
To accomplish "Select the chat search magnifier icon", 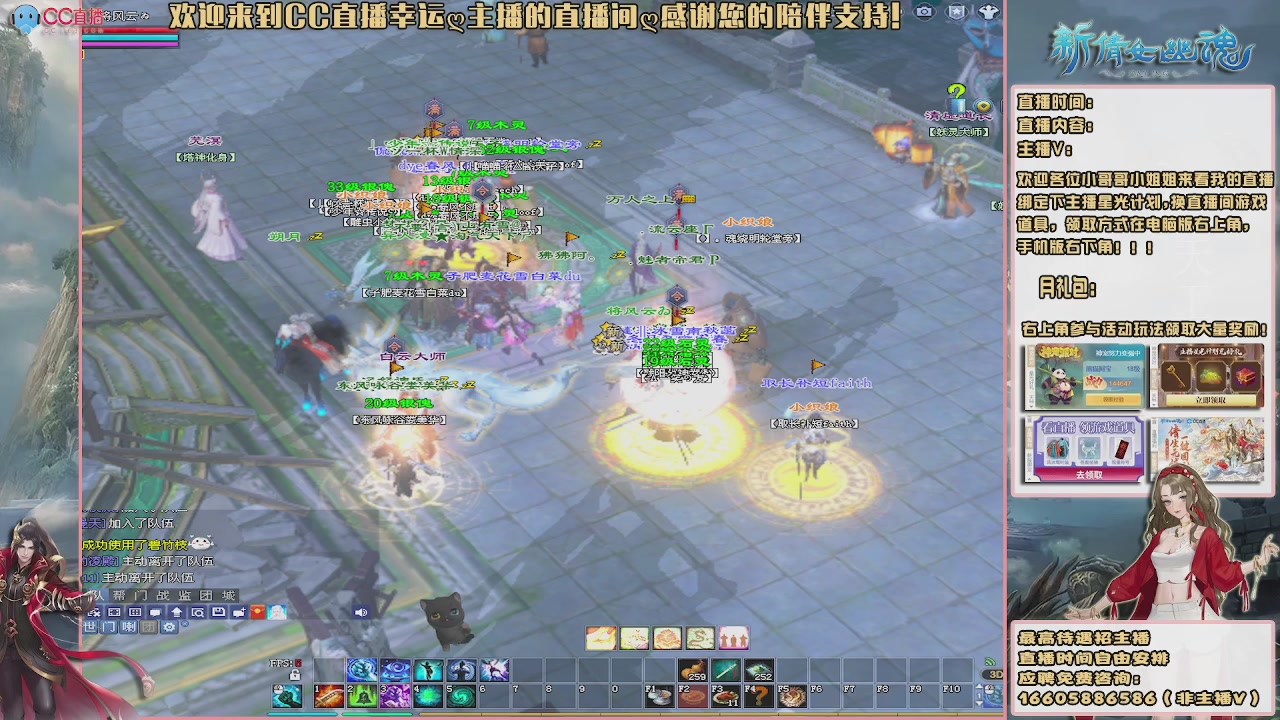I will tap(199, 613).
